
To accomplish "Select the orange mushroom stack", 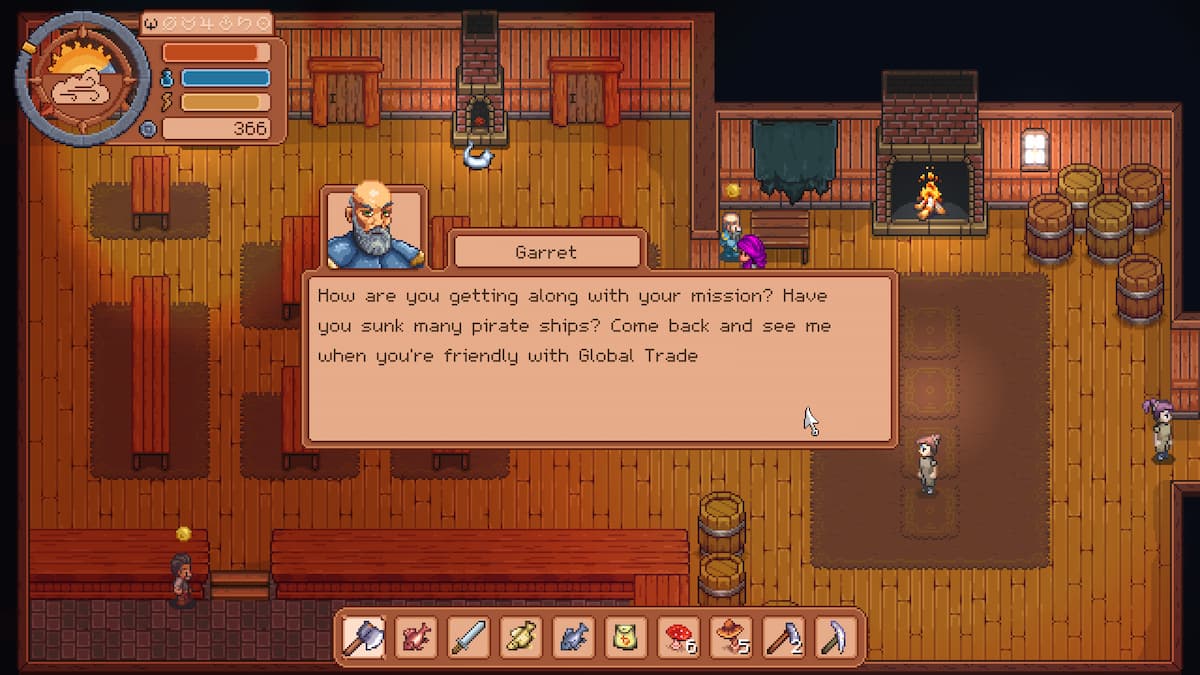I will 730,635.
